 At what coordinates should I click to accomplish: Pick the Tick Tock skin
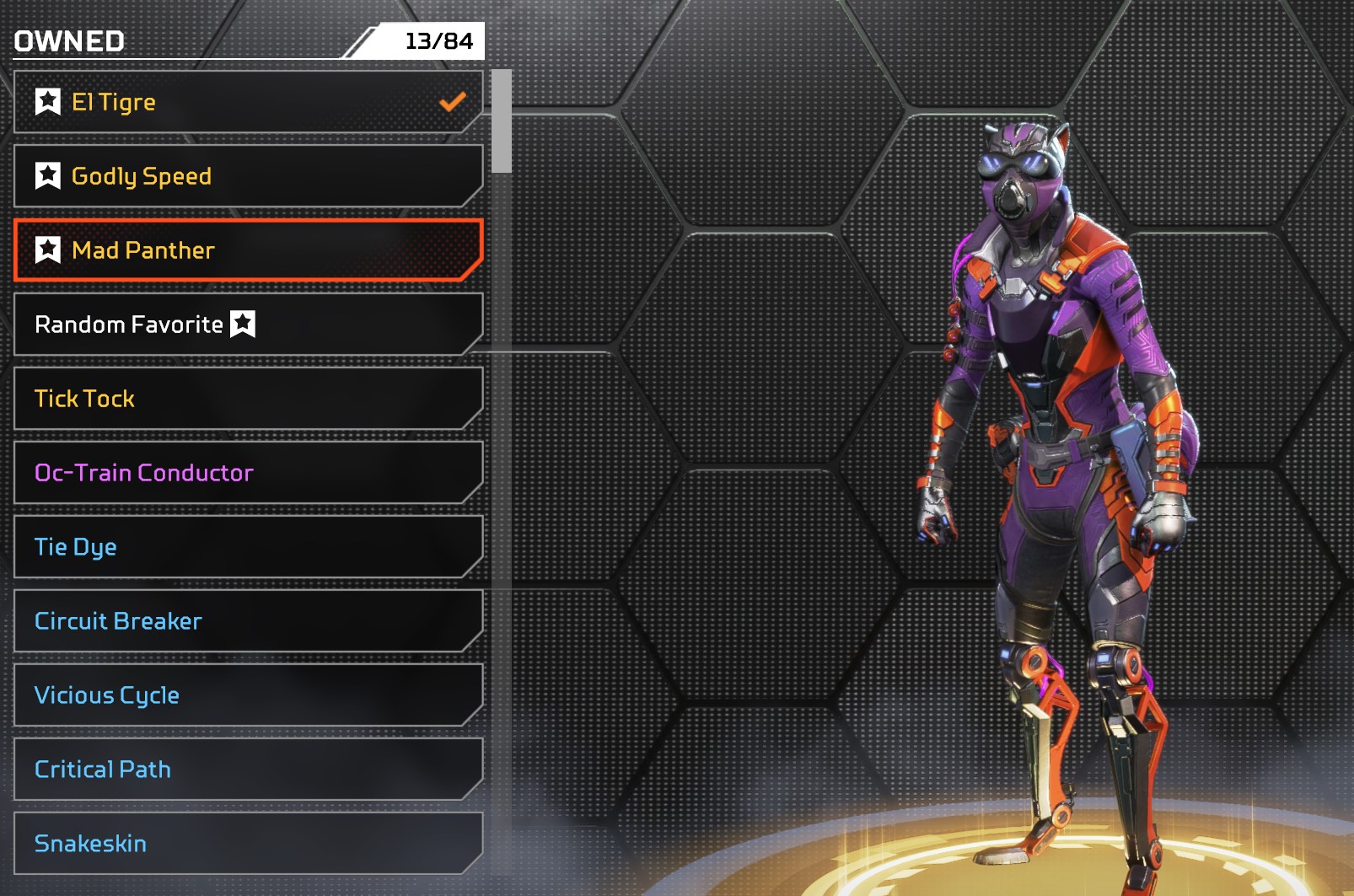click(x=248, y=399)
